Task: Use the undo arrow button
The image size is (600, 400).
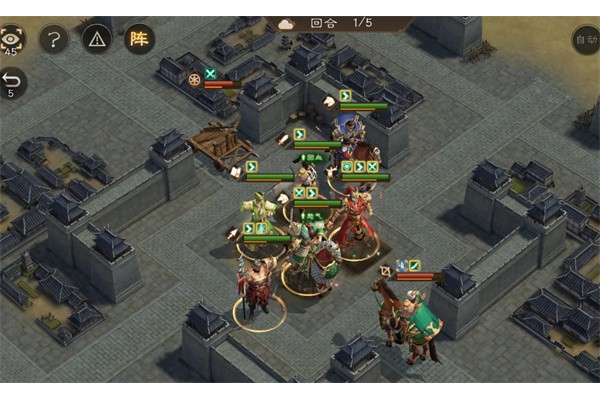Action: point(12,80)
